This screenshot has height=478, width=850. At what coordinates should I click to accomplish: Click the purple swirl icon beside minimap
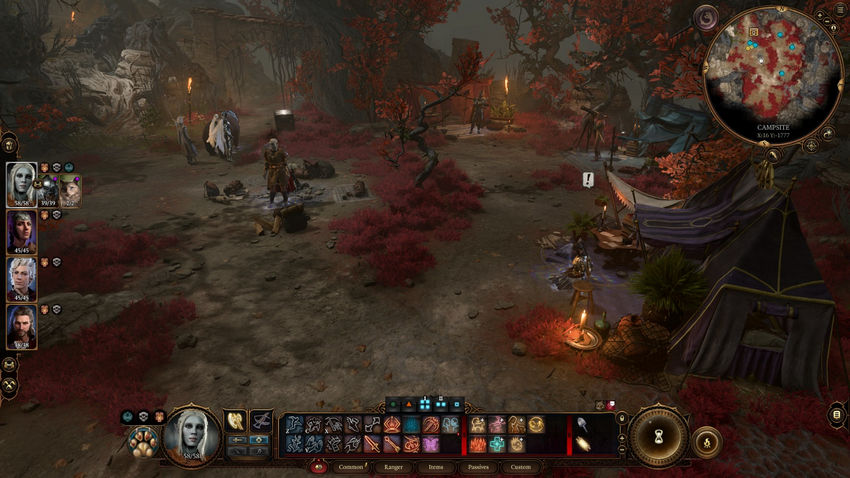tap(708, 17)
